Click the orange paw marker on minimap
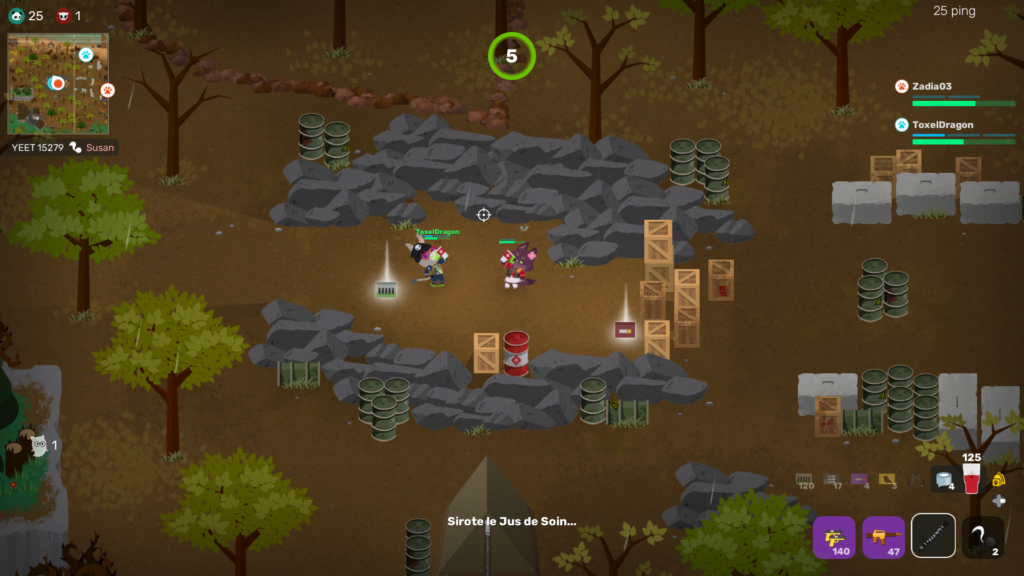 107,91
